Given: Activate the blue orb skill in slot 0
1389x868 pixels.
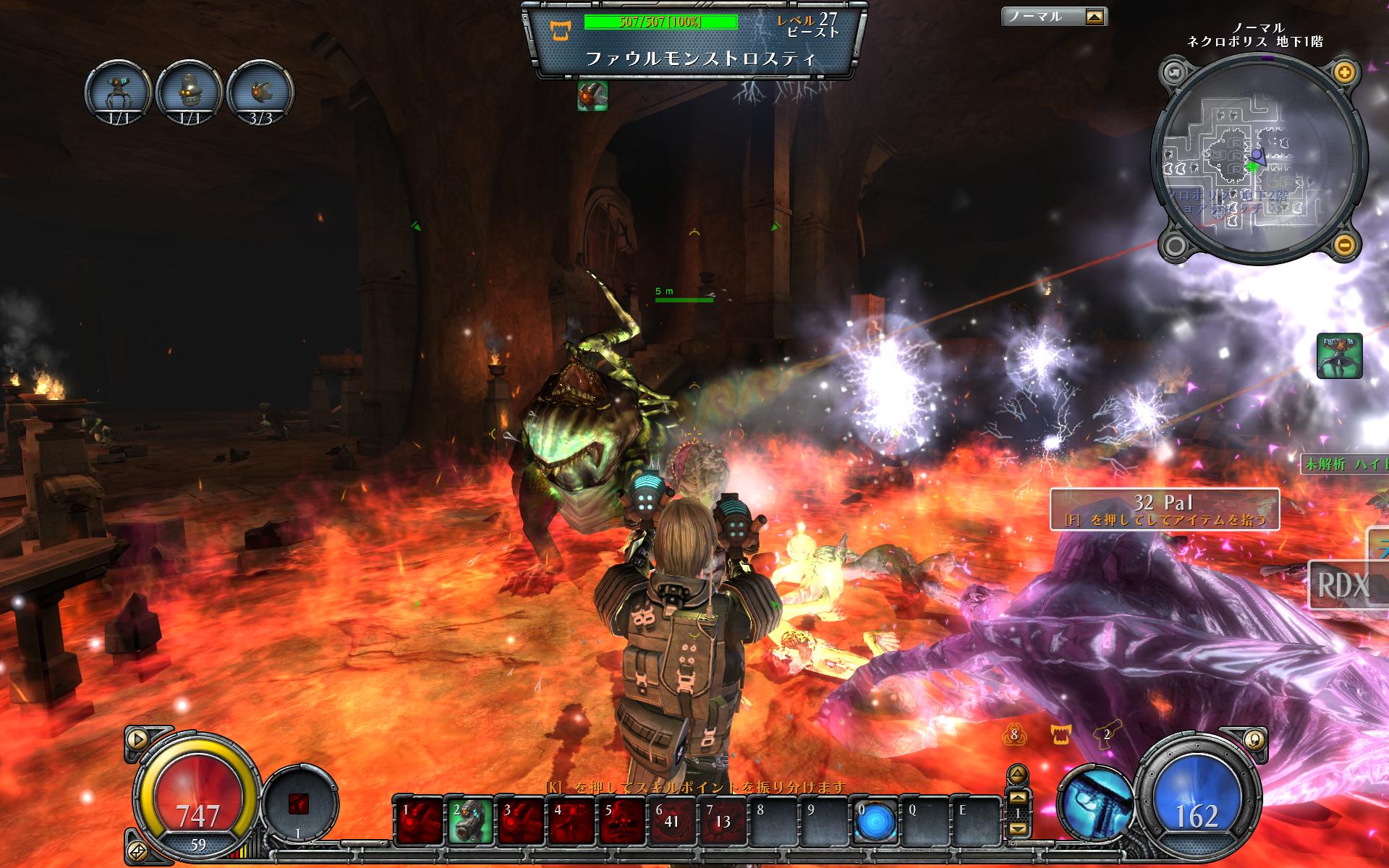Looking at the screenshot, I should coord(875,821).
